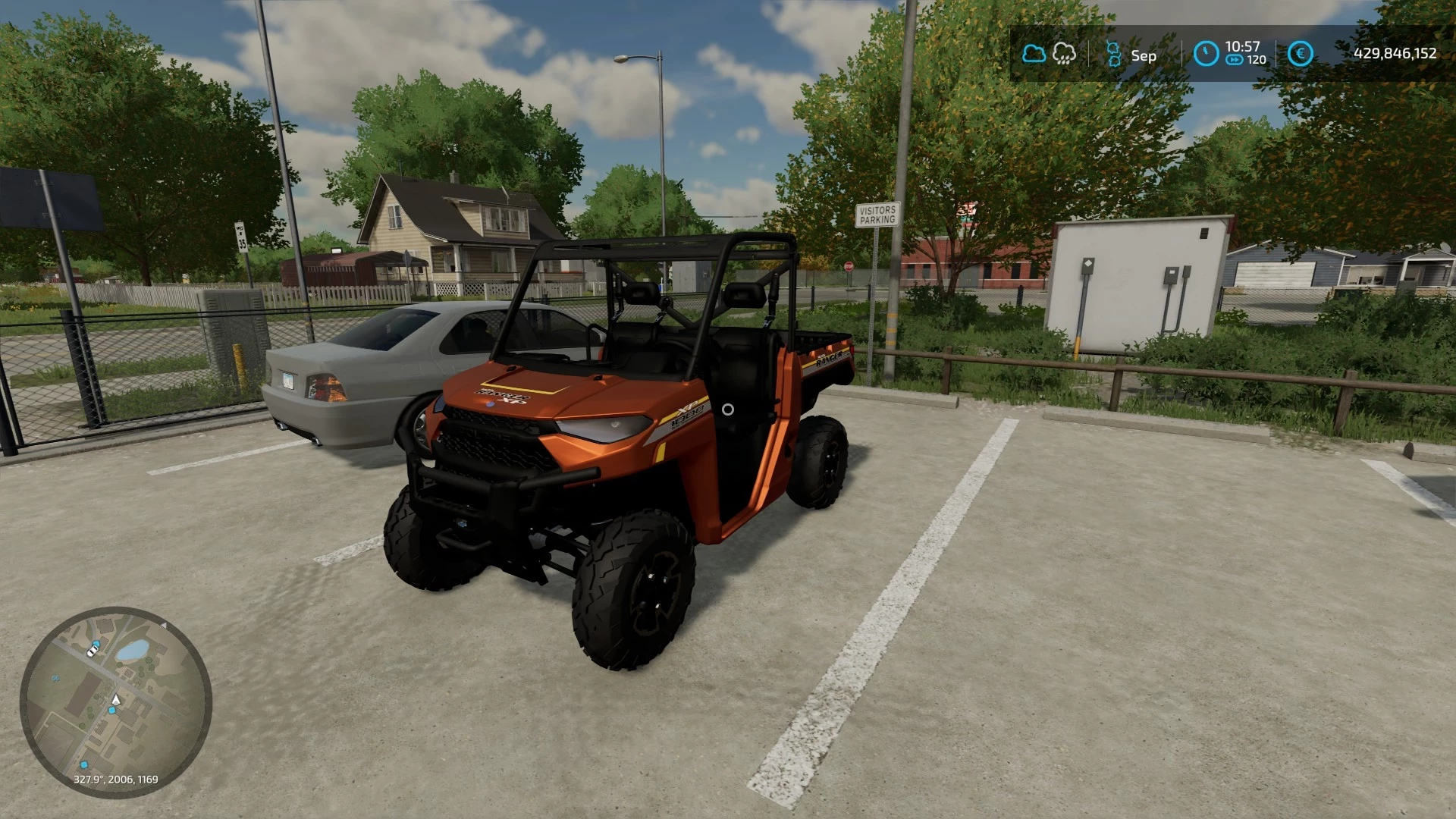Screen dimensions: 1456x819
Task: Click the cloudy weather icon
Action: pyautogui.click(x=1034, y=54)
